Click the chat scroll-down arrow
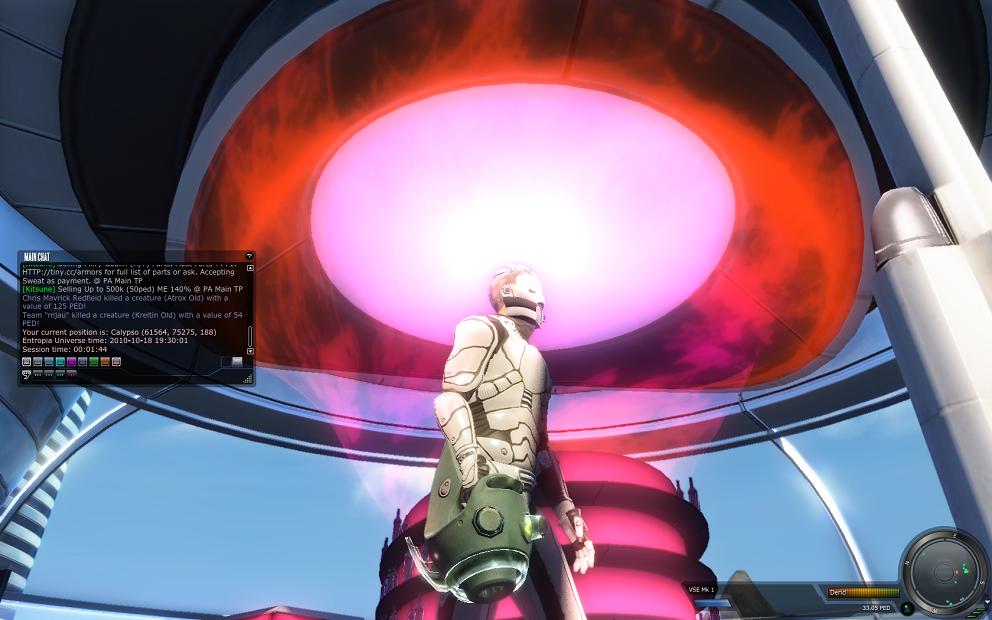 point(250,351)
